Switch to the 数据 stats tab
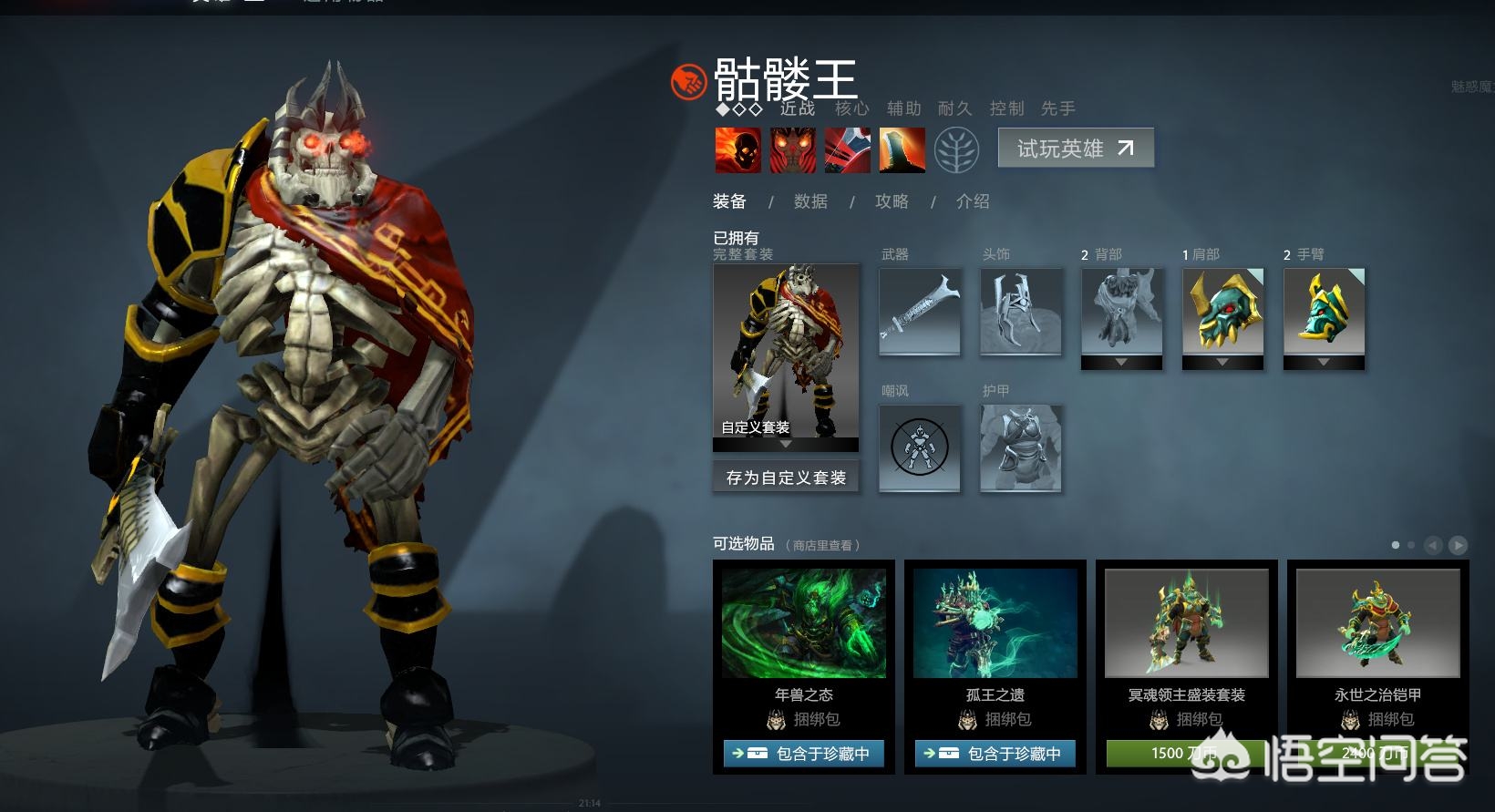Viewport: 1495px width, 812px height. (x=810, y=201)
